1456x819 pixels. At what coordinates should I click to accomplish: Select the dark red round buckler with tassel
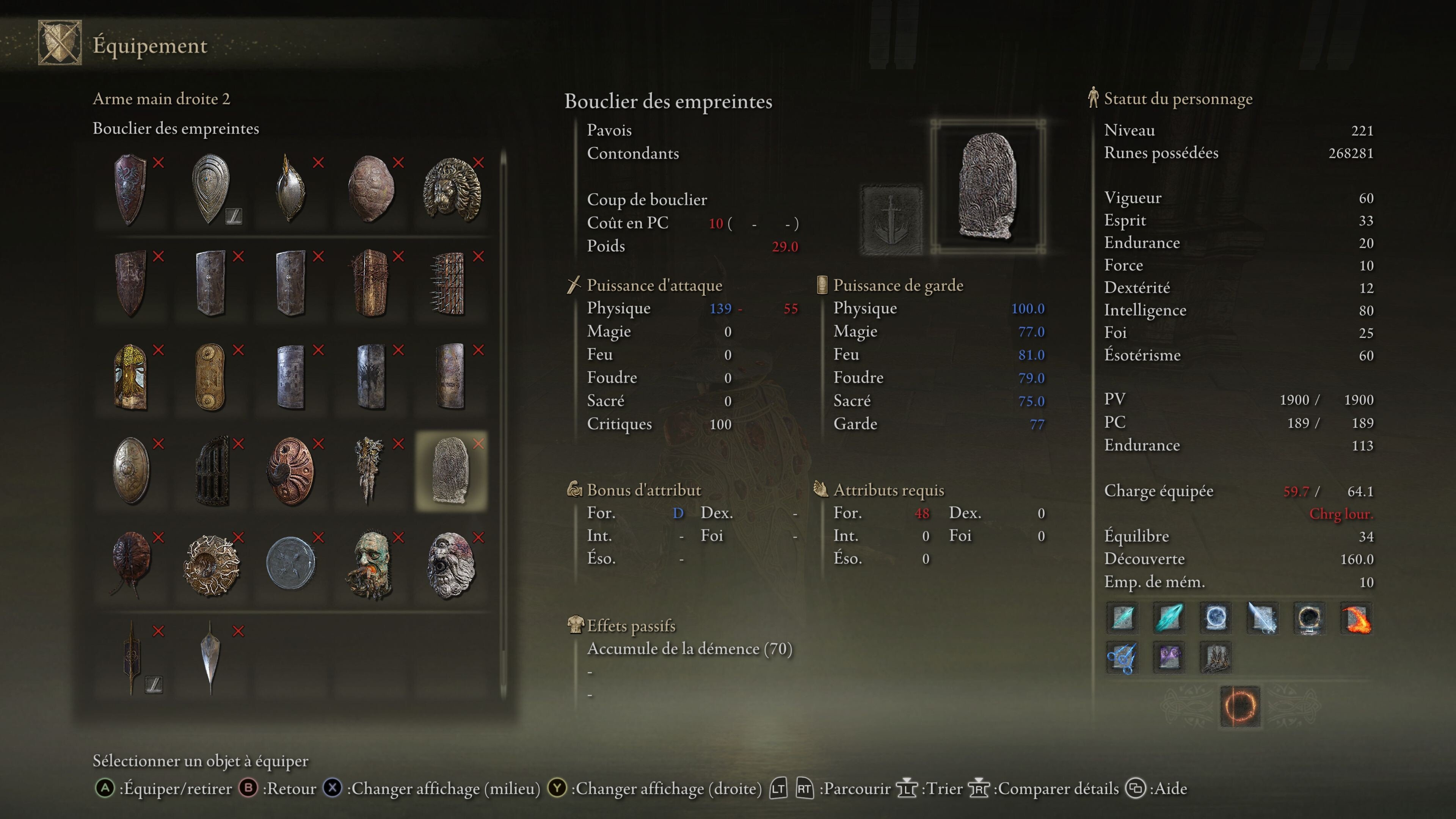tap(130, 564)
